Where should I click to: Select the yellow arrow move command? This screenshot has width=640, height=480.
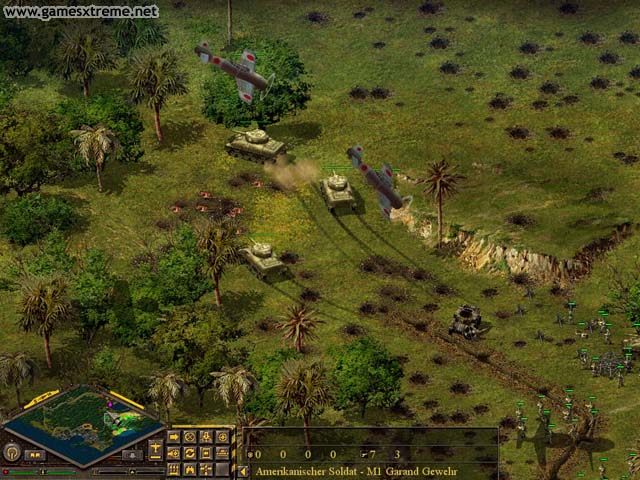pyautogui.click(x=173, y=437)
